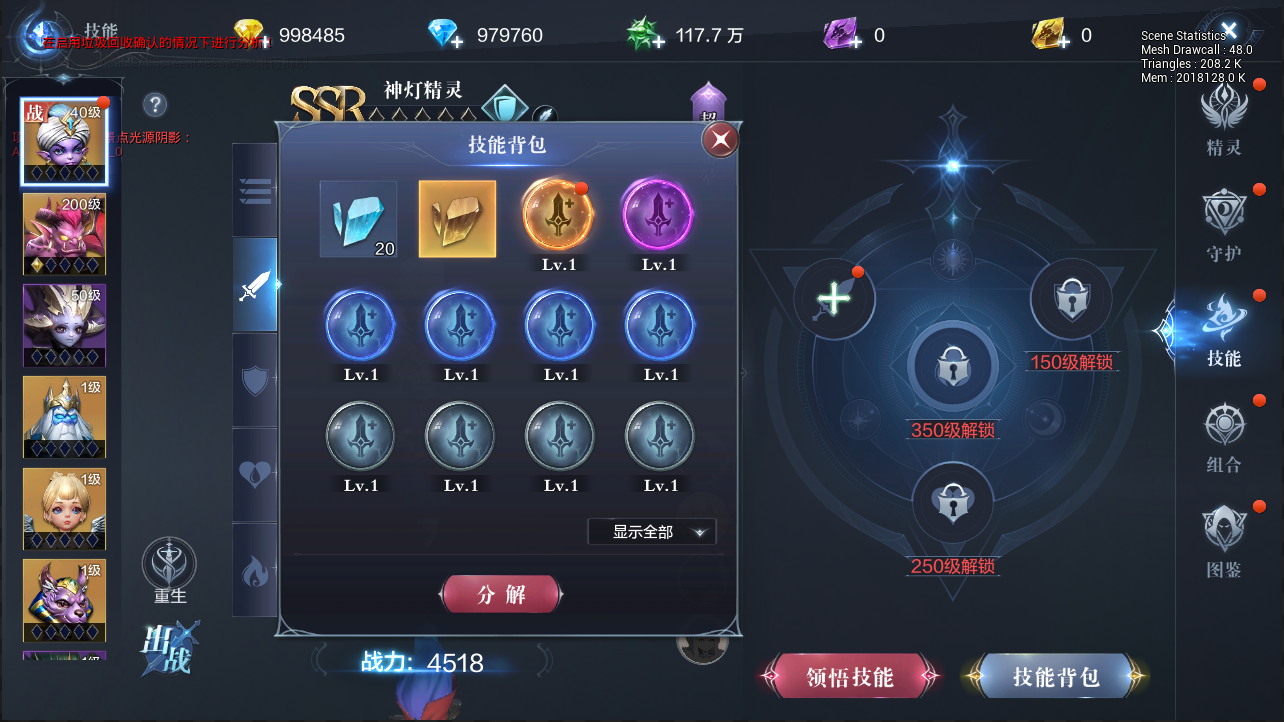Switch to the shield filter tab
Screen dimensions: 1284x722
(x=255, y=378)
